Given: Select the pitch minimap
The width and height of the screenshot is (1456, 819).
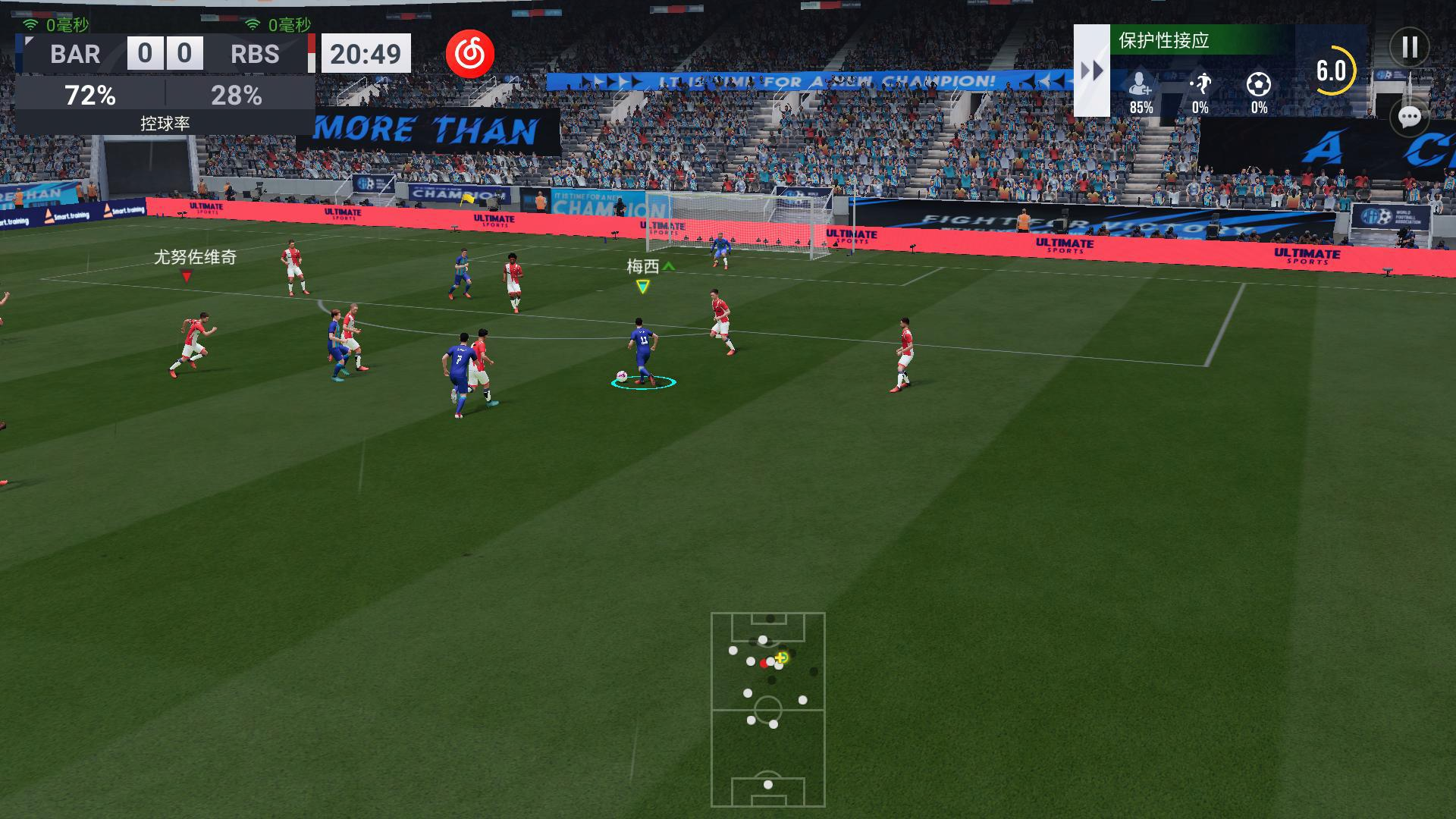Looking at the screenshot, I should (x=767, y=709).
